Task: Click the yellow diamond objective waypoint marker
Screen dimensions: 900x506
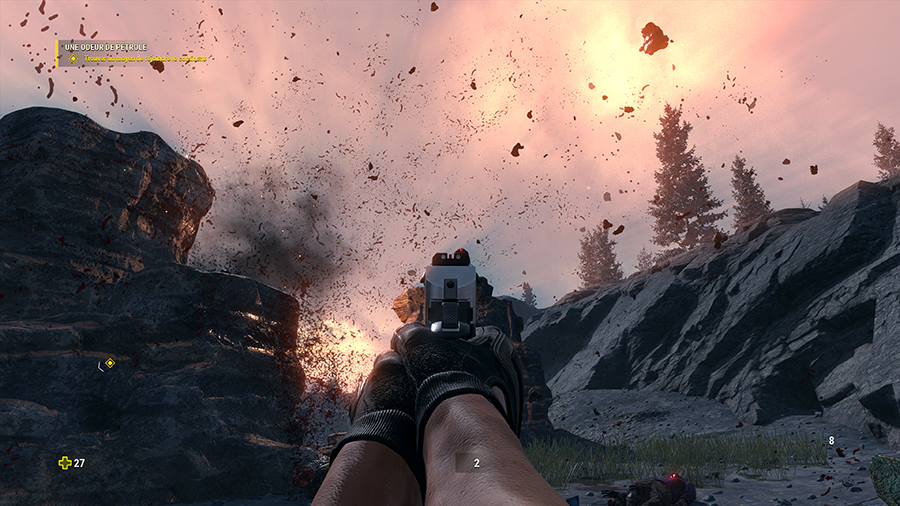Action: (110, 363)
